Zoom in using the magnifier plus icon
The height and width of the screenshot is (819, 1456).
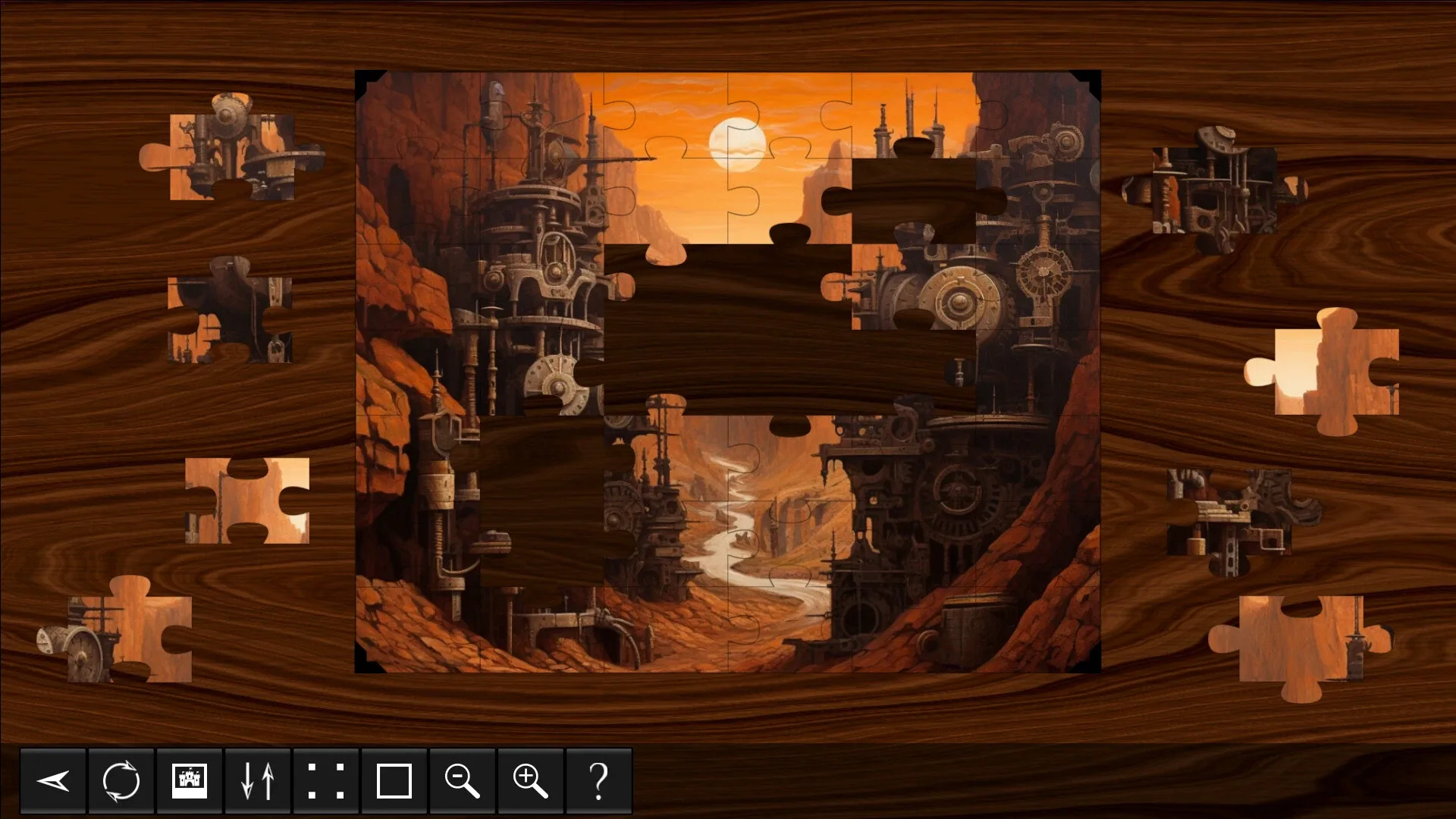coord(530,780)
